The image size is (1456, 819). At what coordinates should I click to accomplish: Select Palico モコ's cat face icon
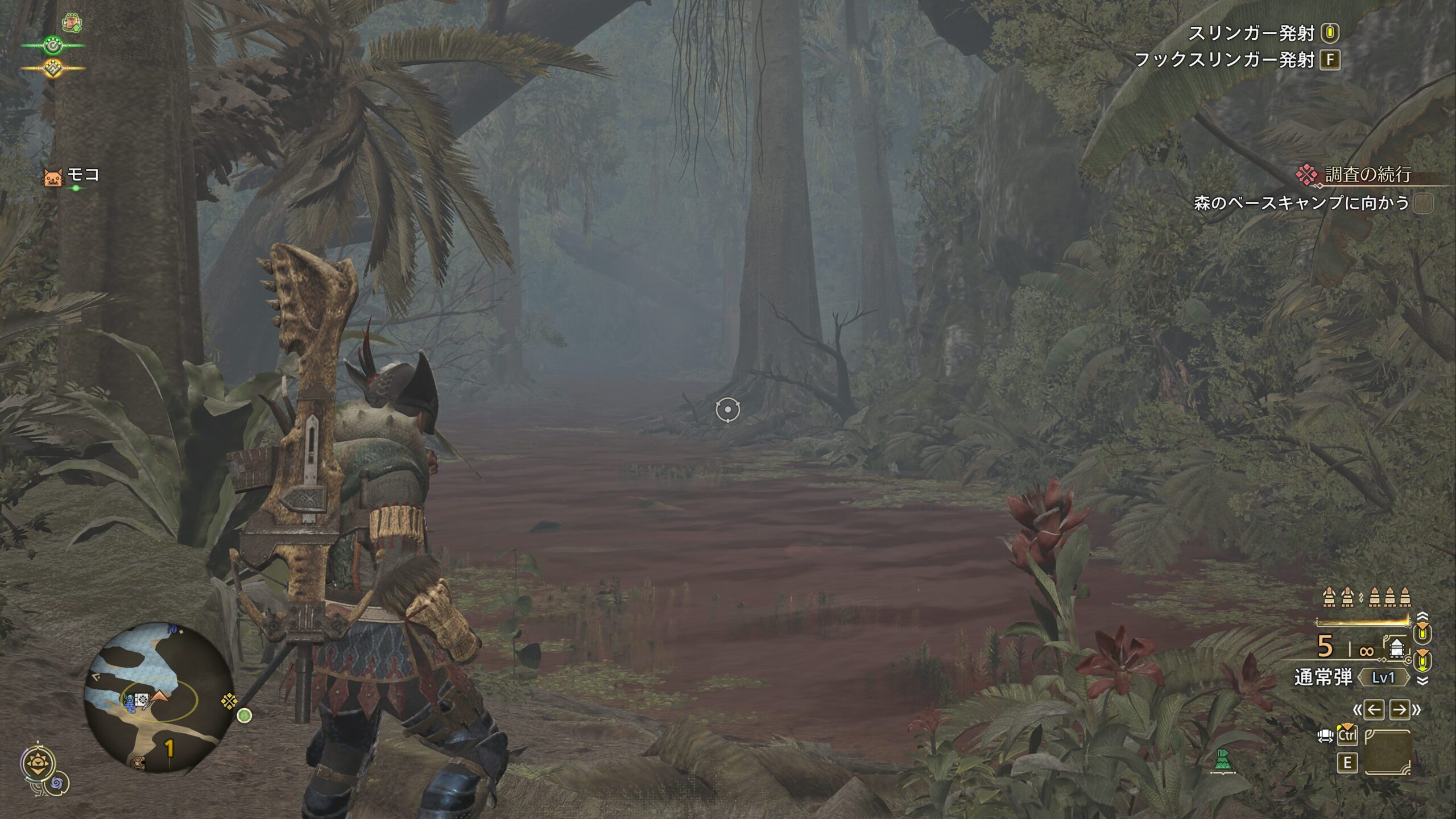(53, 177)
